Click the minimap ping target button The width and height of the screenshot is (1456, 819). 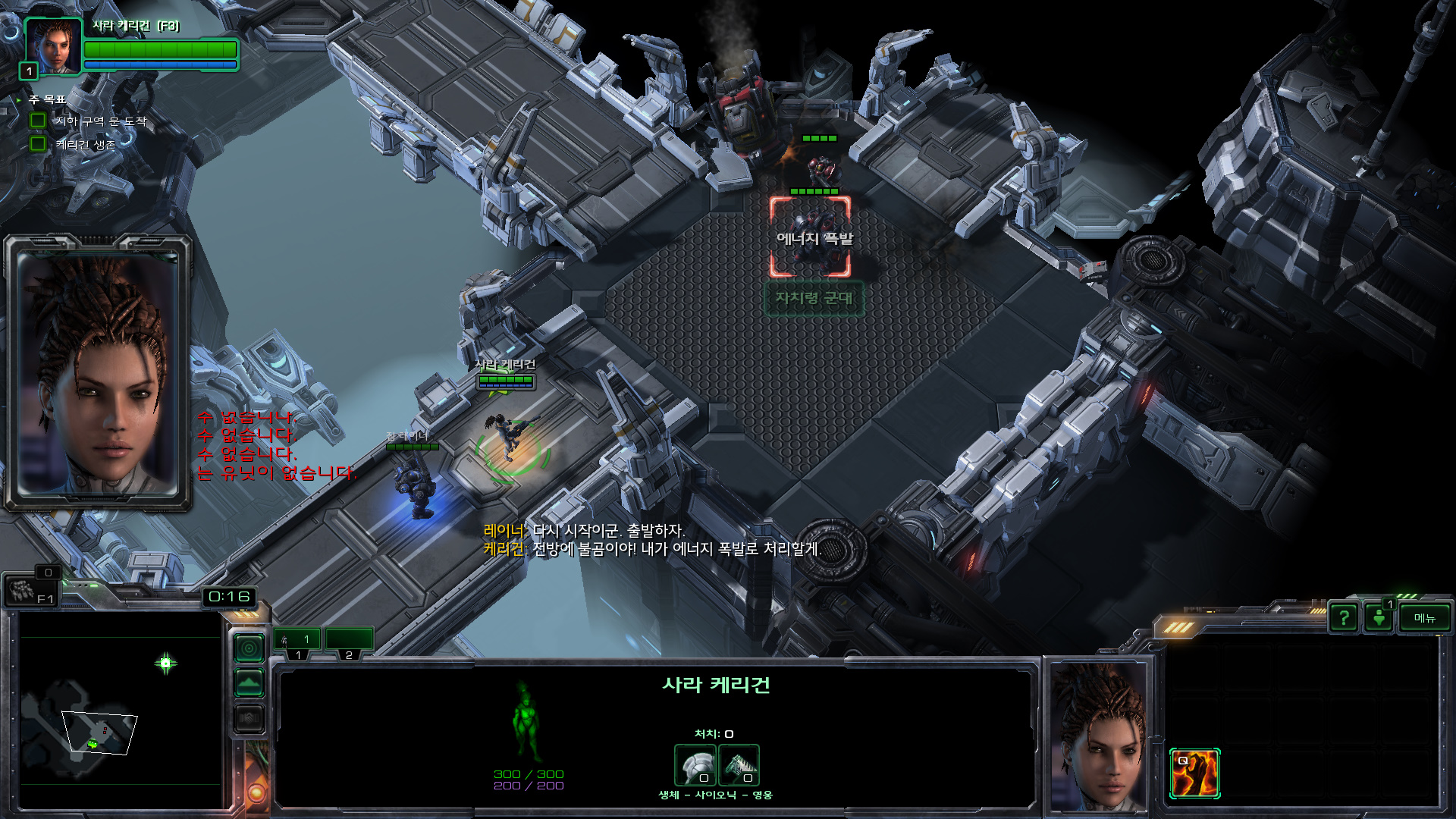249,648
